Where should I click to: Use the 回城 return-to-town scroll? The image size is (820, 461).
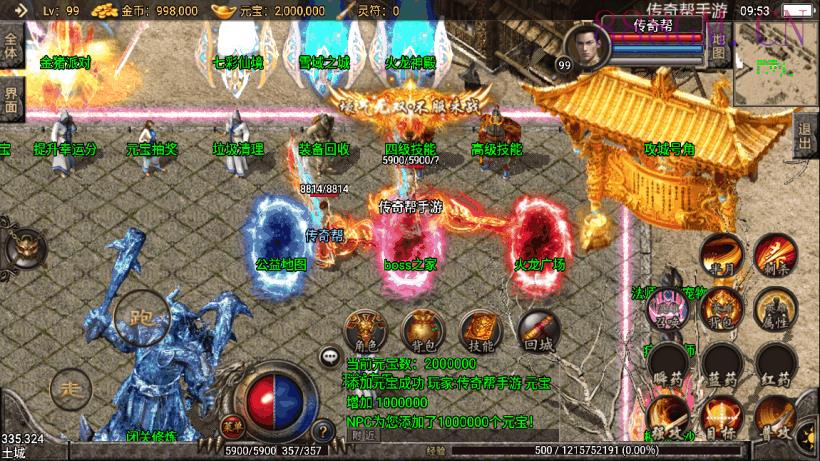pyautogui.click(x=537, y=330)
